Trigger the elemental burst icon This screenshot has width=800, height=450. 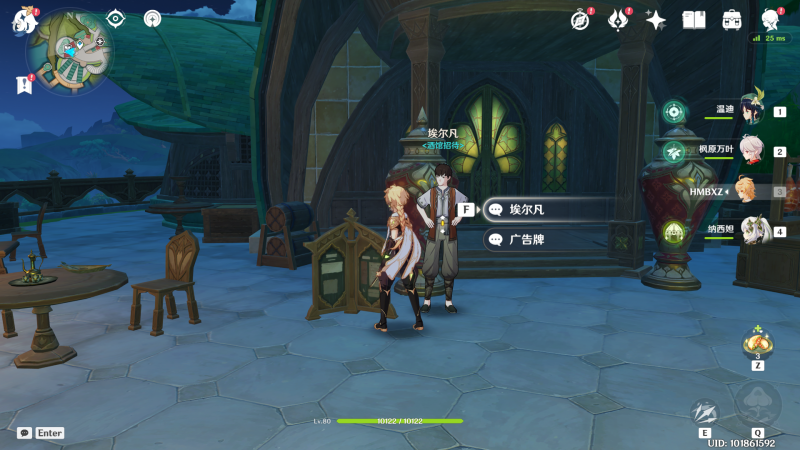pos(757,404)
